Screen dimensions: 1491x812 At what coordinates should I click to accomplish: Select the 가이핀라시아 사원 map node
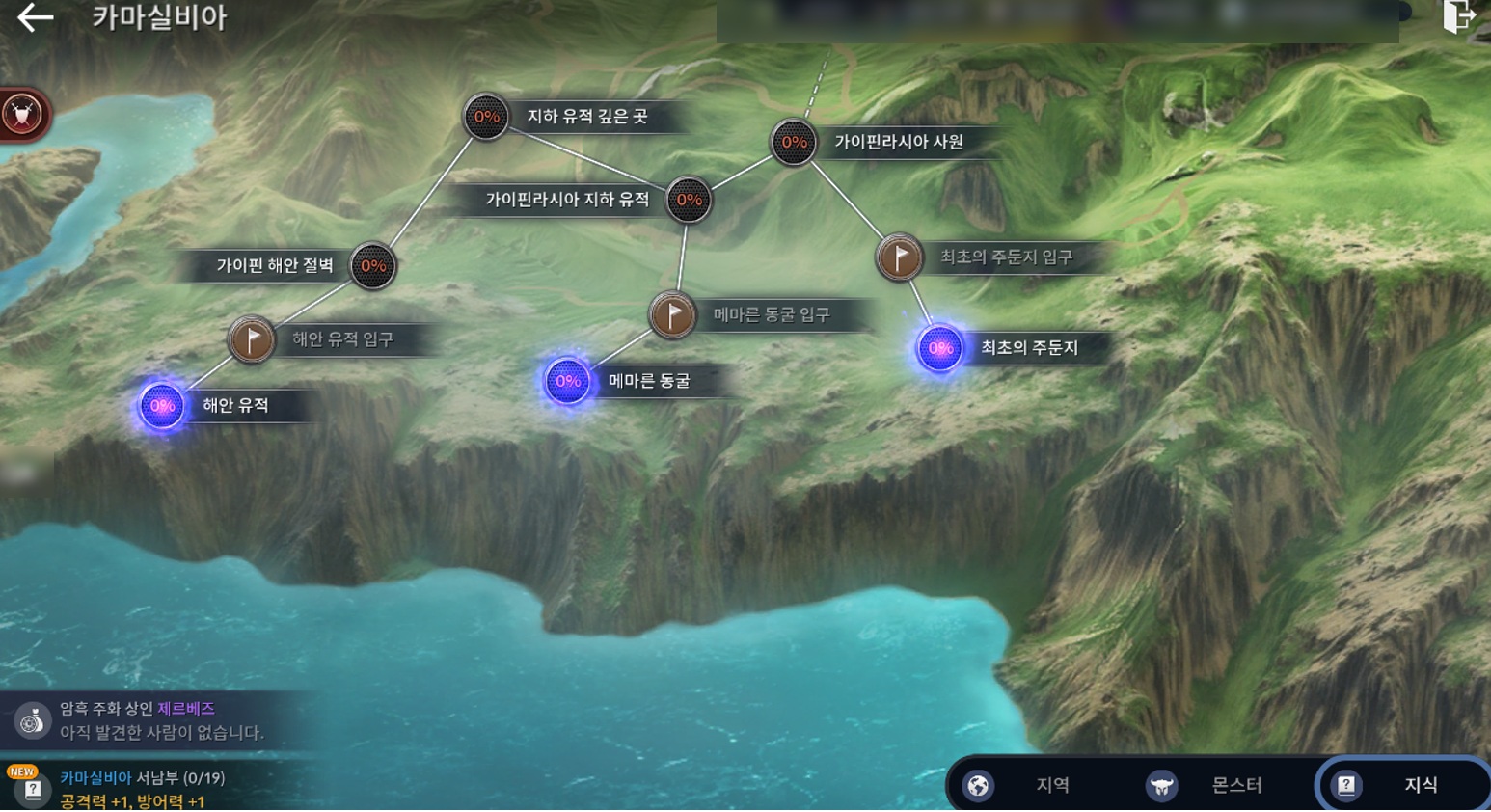click(794, 143)
